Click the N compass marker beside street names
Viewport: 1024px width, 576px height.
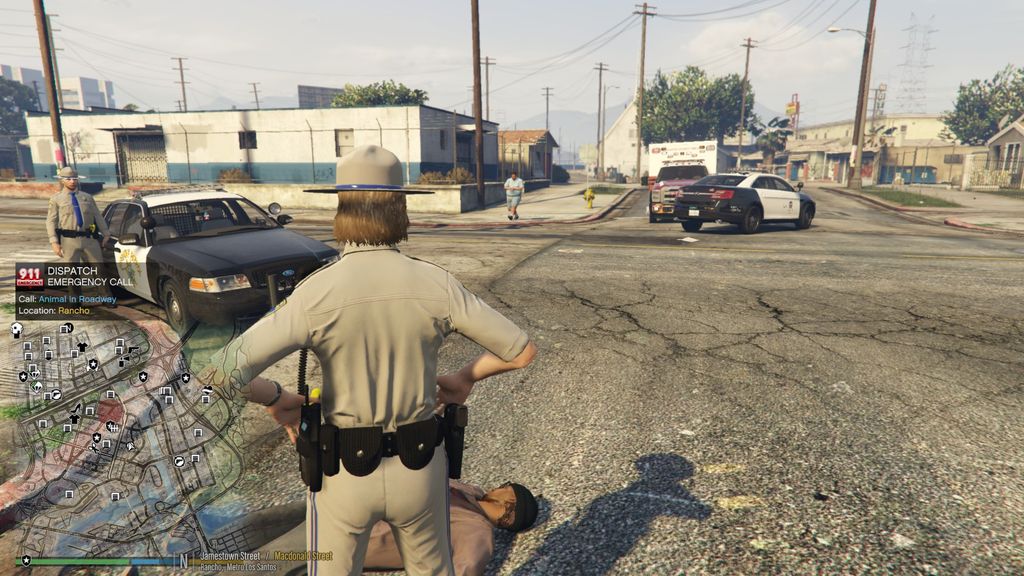[x=183, y=561]
